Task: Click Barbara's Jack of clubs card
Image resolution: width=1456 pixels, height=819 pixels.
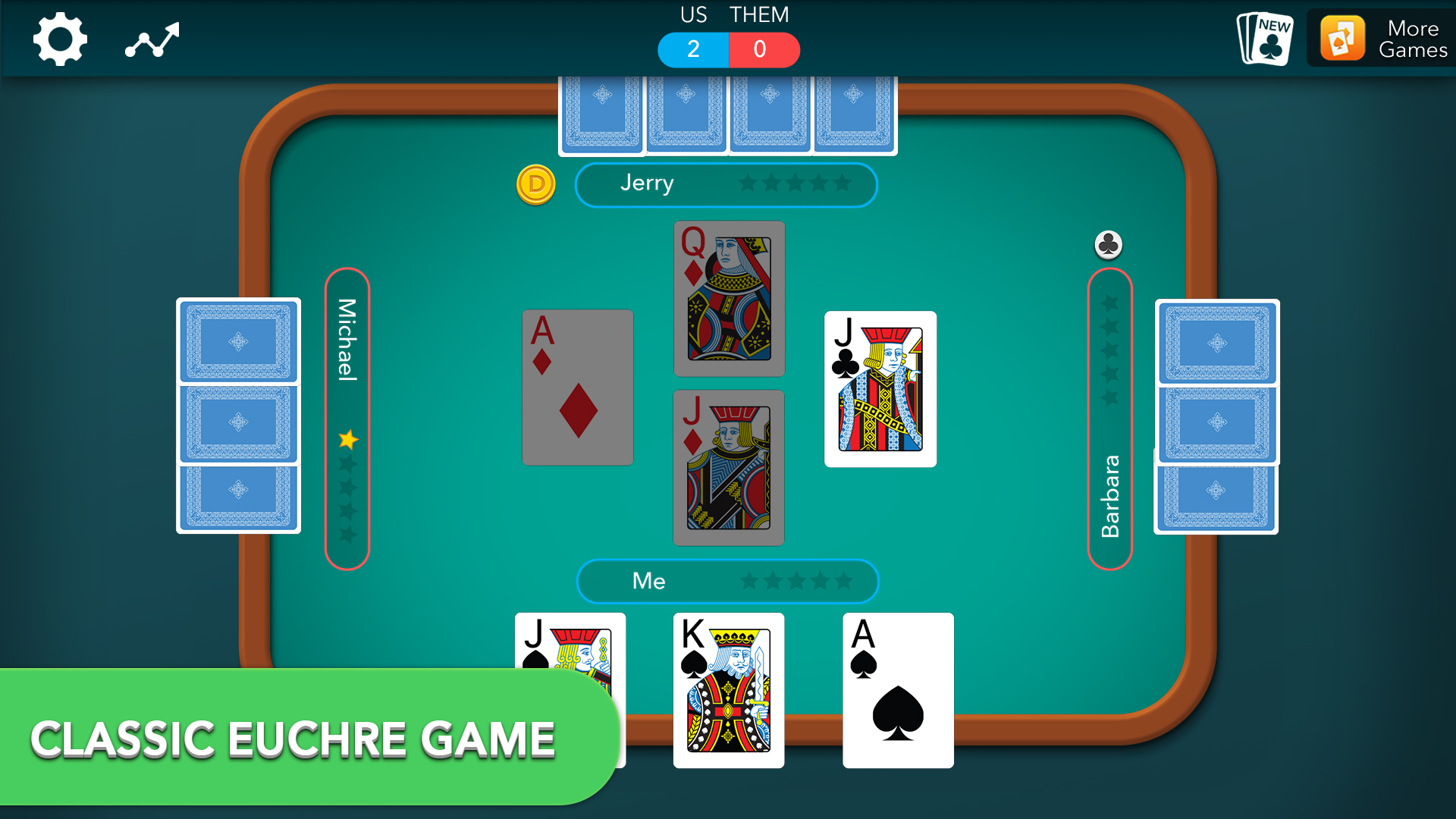Action: pyautogui.click(x=881, y=390)
